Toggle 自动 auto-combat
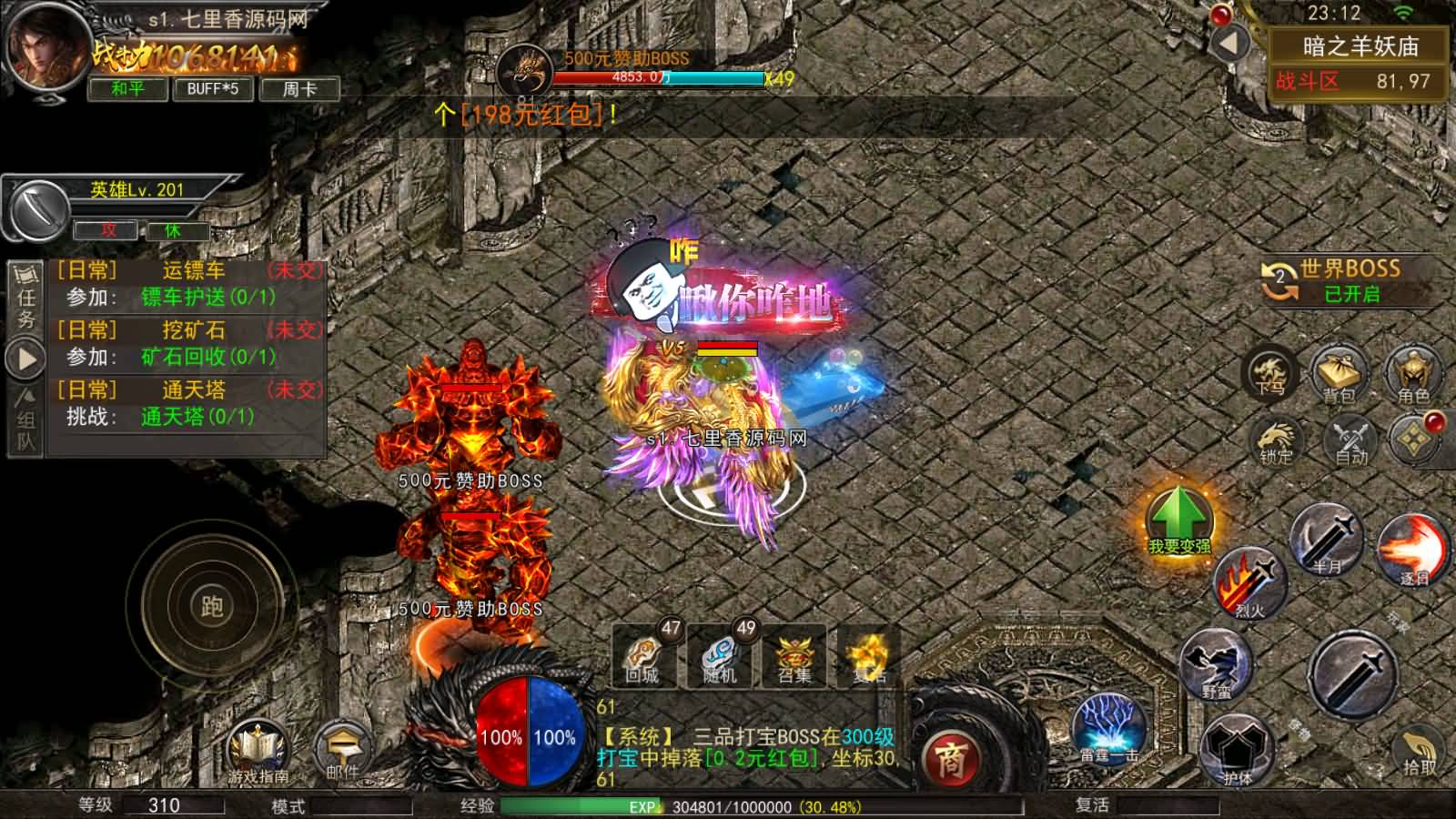 (x=1350, y=440)
